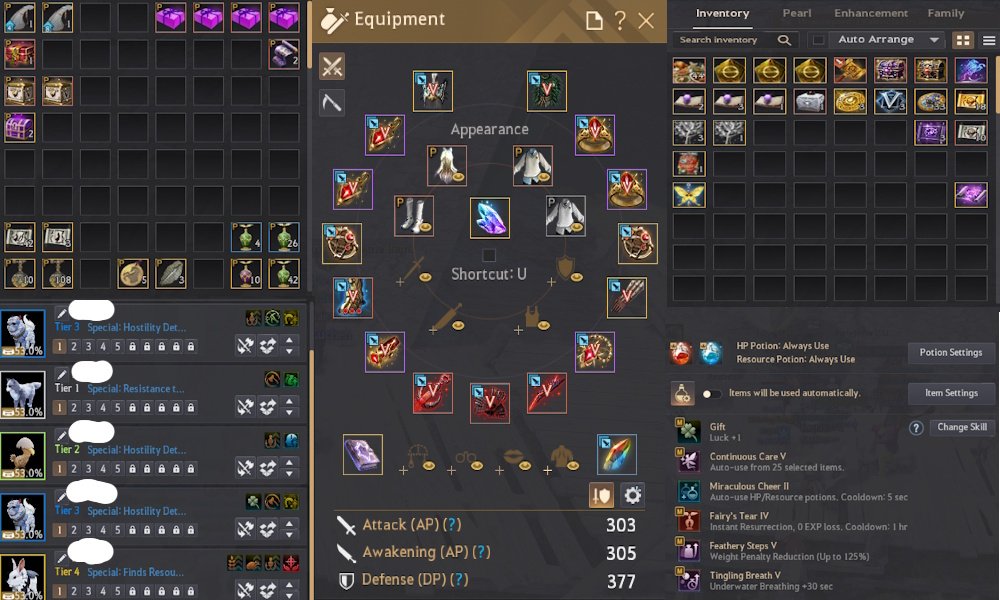Screen dimensions: 1000x600
Task: Tick the checkbox above Shortcut: U
Action: pos(489,255)
